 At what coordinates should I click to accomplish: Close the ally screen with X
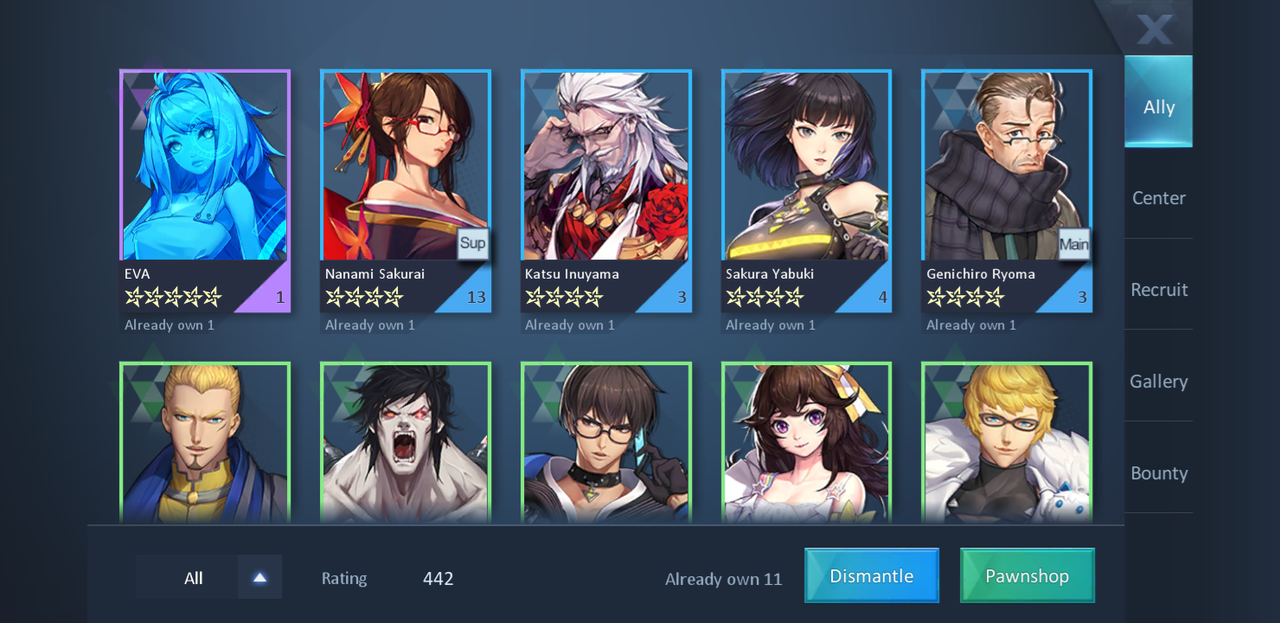(x=1155, y=29)
